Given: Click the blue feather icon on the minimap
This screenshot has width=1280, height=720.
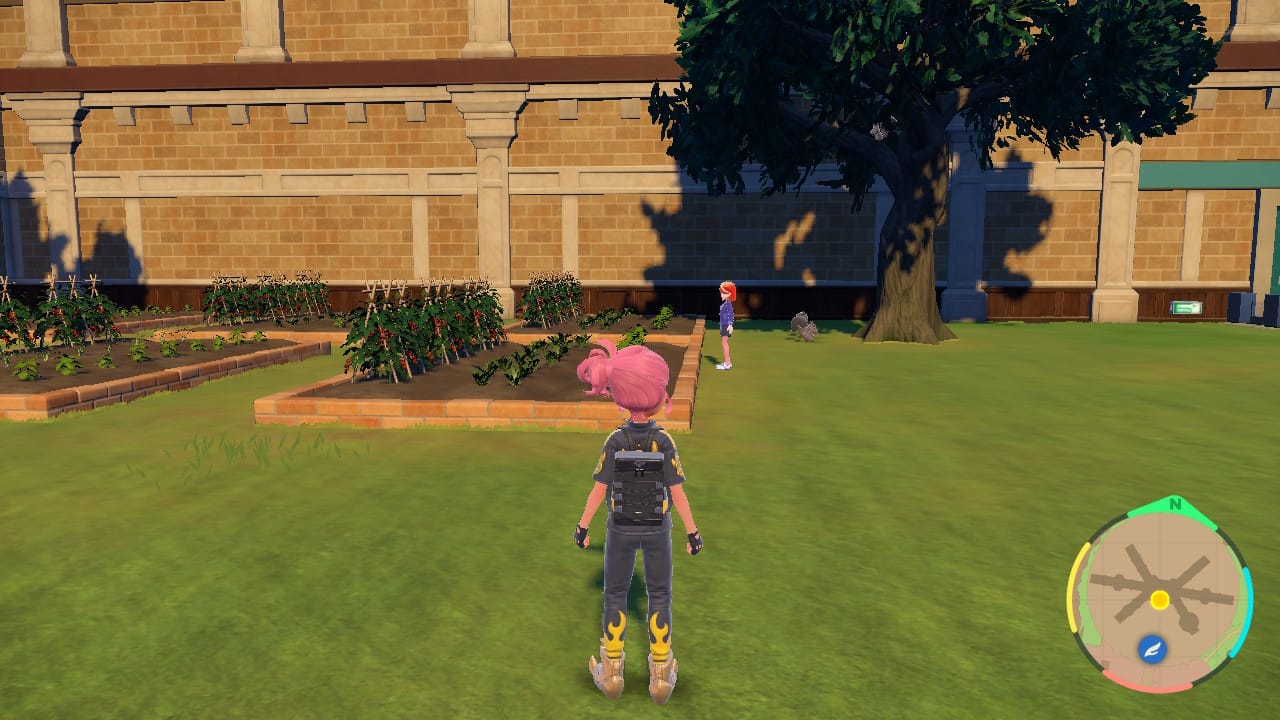Looking at the screenshot, I should pos(1152,647).
